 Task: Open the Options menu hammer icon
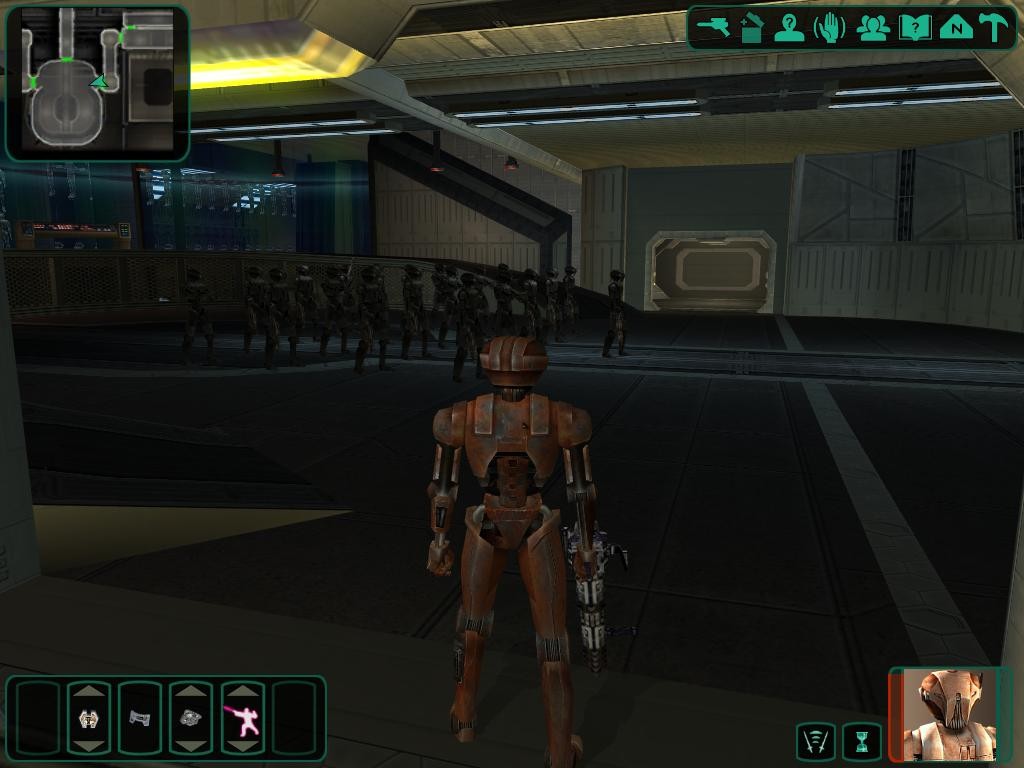993,27
